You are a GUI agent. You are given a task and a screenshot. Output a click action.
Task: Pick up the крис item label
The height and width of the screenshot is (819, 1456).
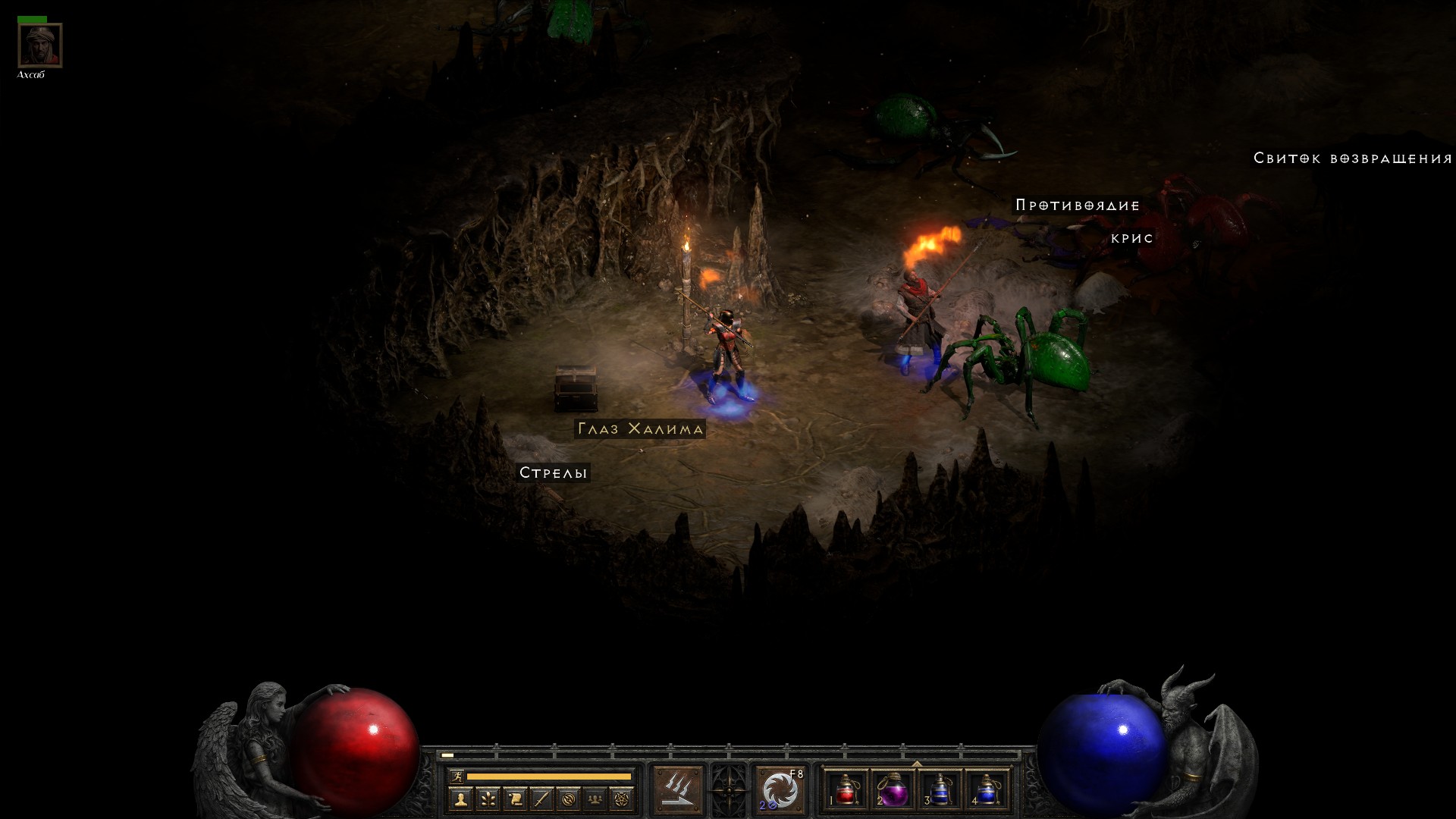click(x=1132, y=238)
